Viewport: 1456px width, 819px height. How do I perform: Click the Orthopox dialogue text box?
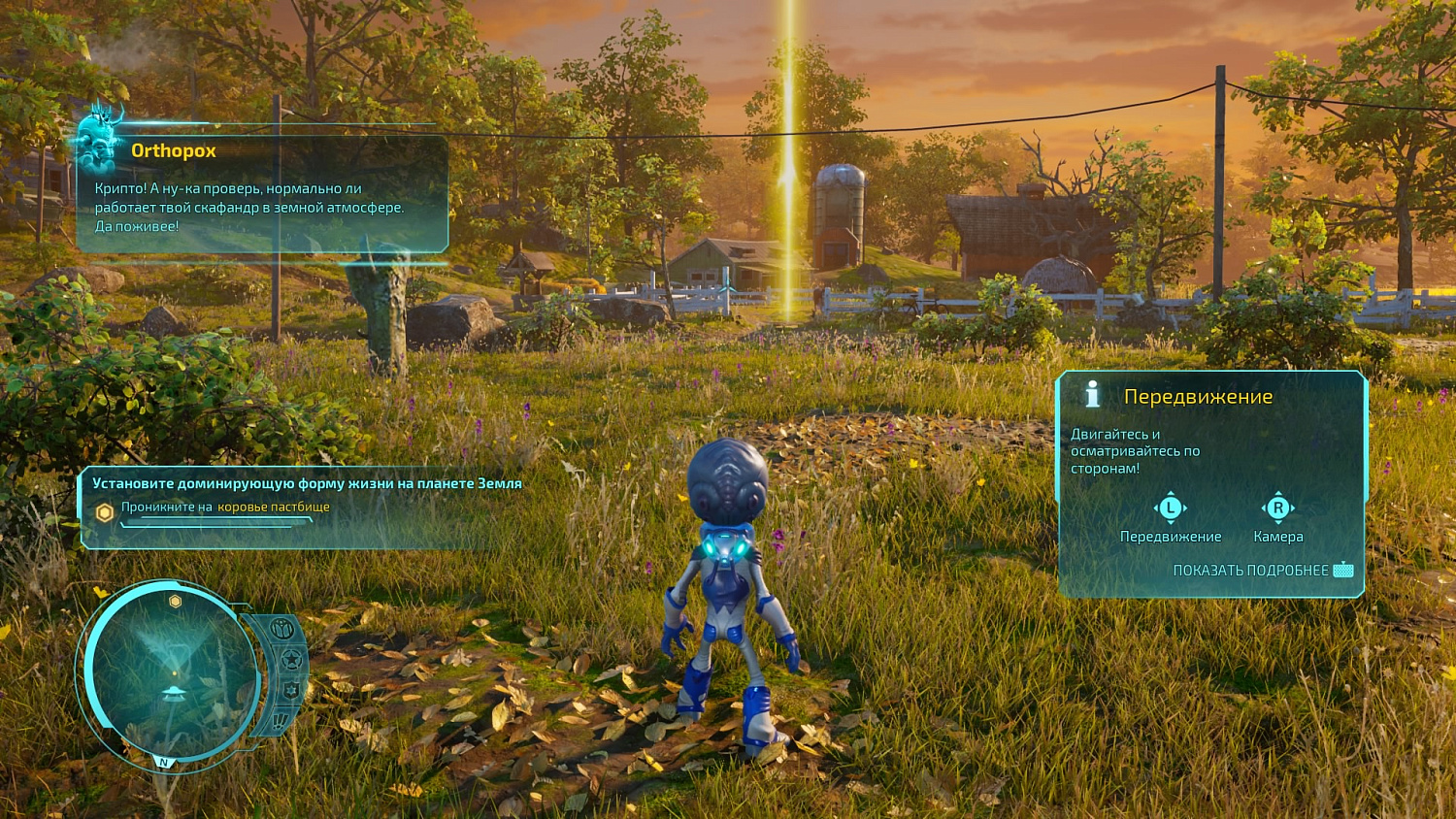[254, 206]
